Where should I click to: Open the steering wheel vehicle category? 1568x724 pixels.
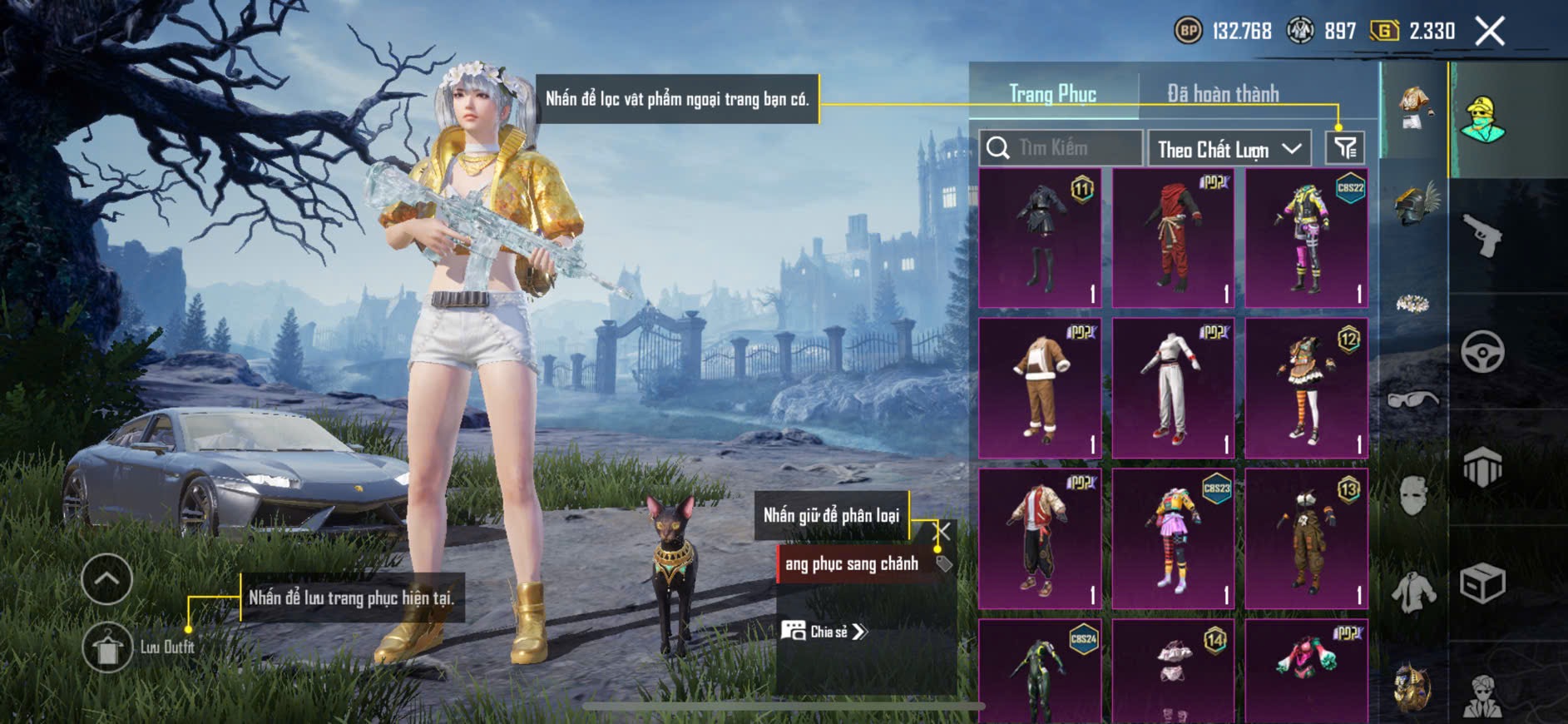pyautogui.click(x=1483, y=352)
